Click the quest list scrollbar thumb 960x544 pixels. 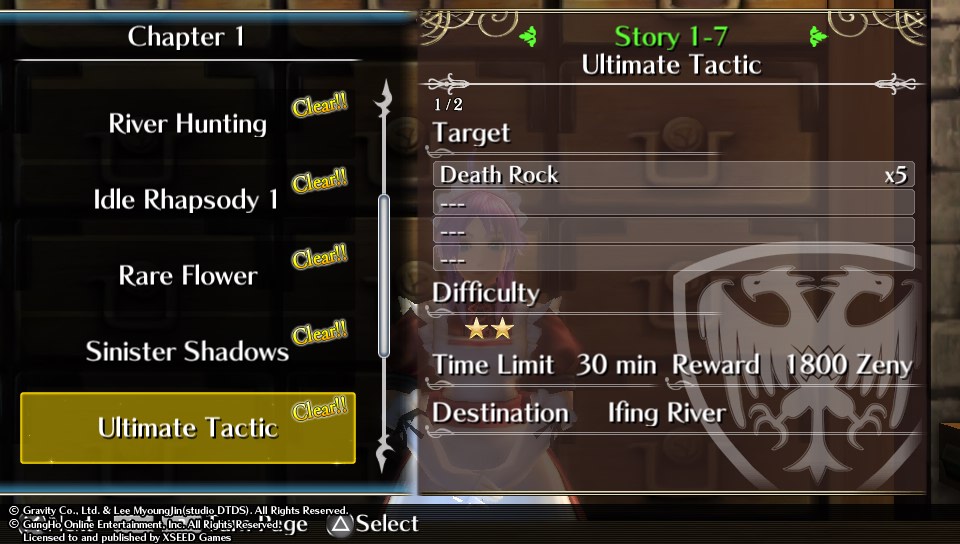(x=383, y=275)
